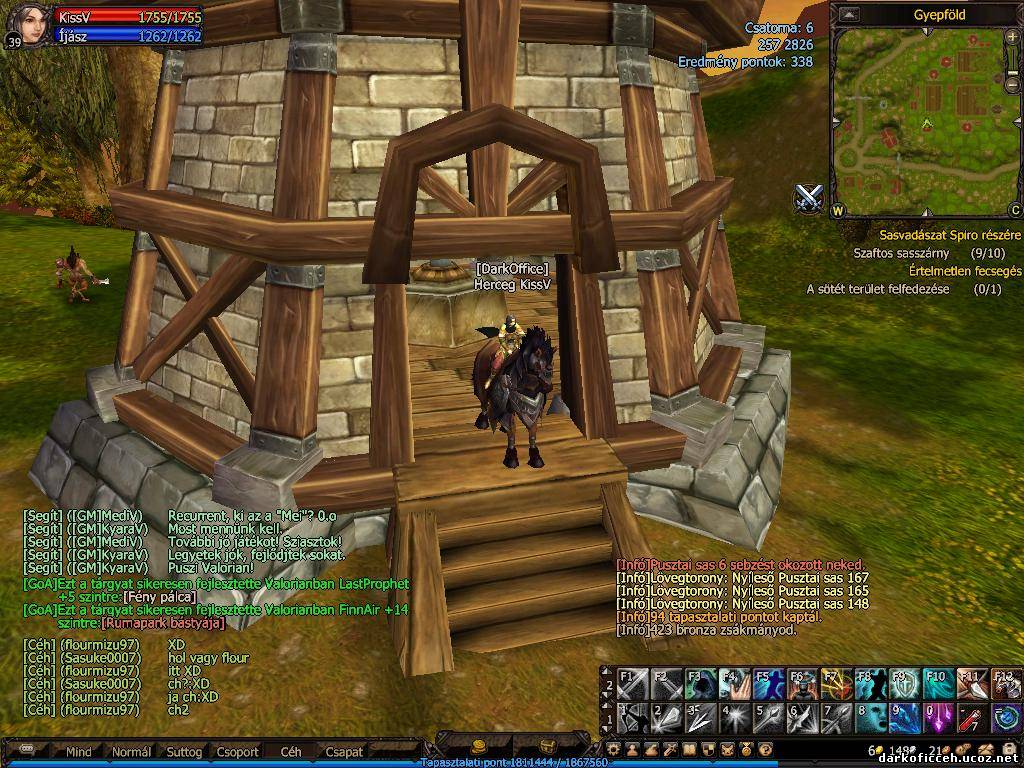
Task: Open the world map with the W button
Action: tap(838, 210)
